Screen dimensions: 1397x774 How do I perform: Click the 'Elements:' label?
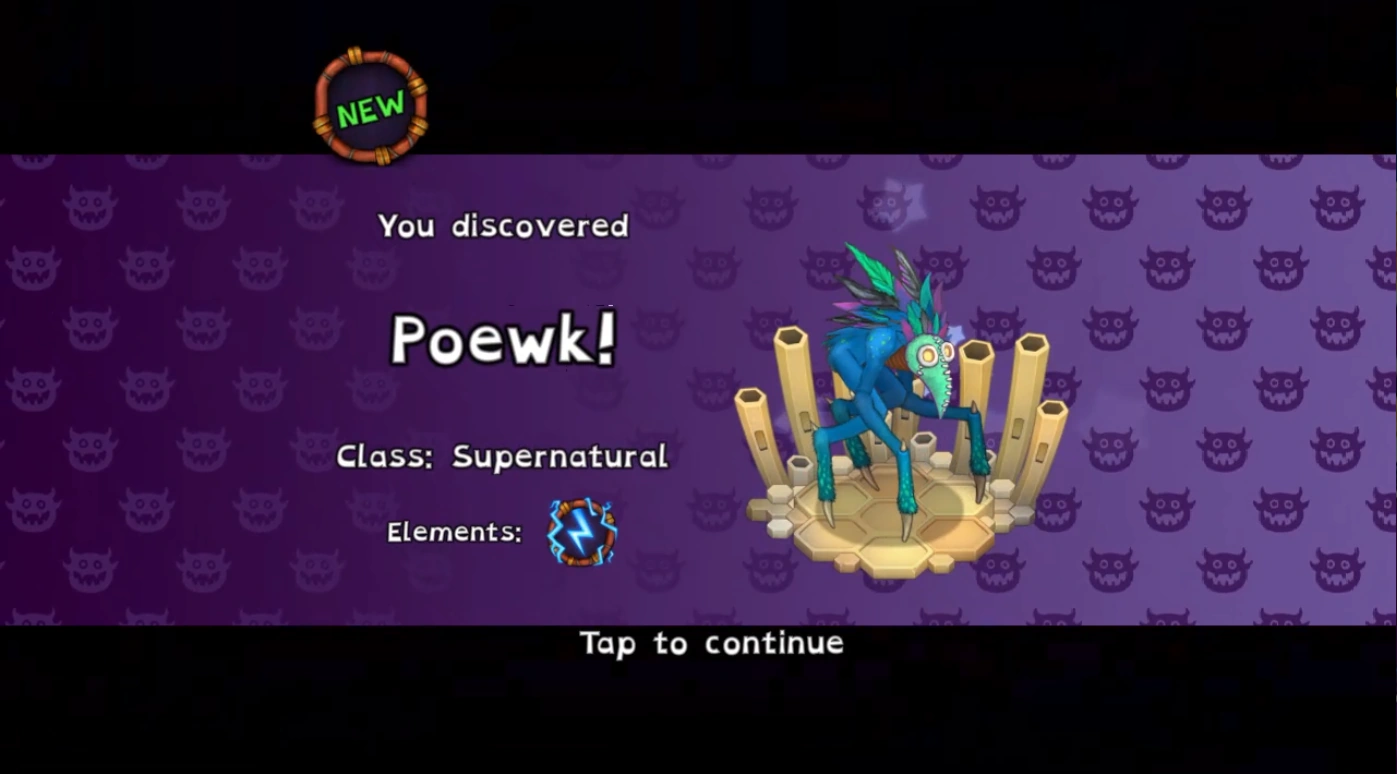coord(453,532)
